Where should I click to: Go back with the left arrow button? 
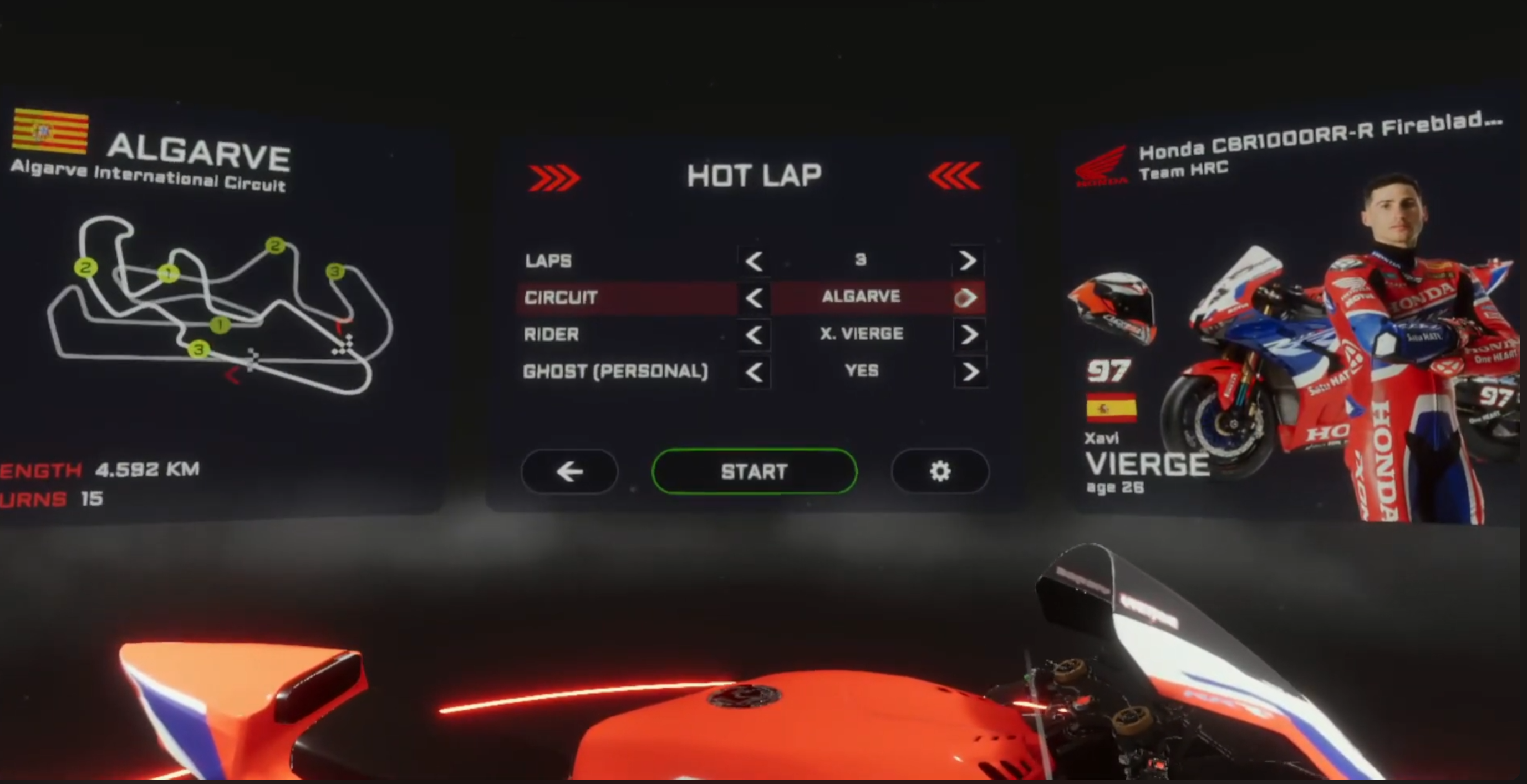(x=569, y=471)
